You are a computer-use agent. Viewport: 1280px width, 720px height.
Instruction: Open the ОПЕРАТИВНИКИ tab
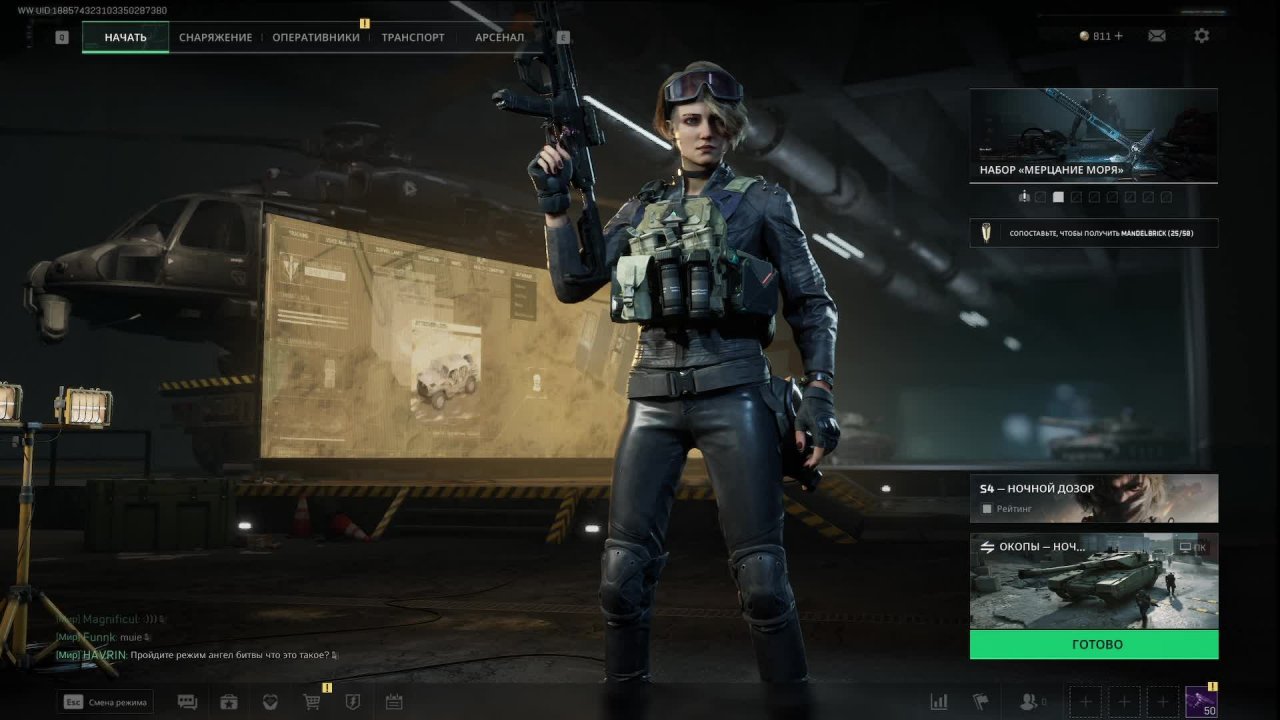[316, 38]
